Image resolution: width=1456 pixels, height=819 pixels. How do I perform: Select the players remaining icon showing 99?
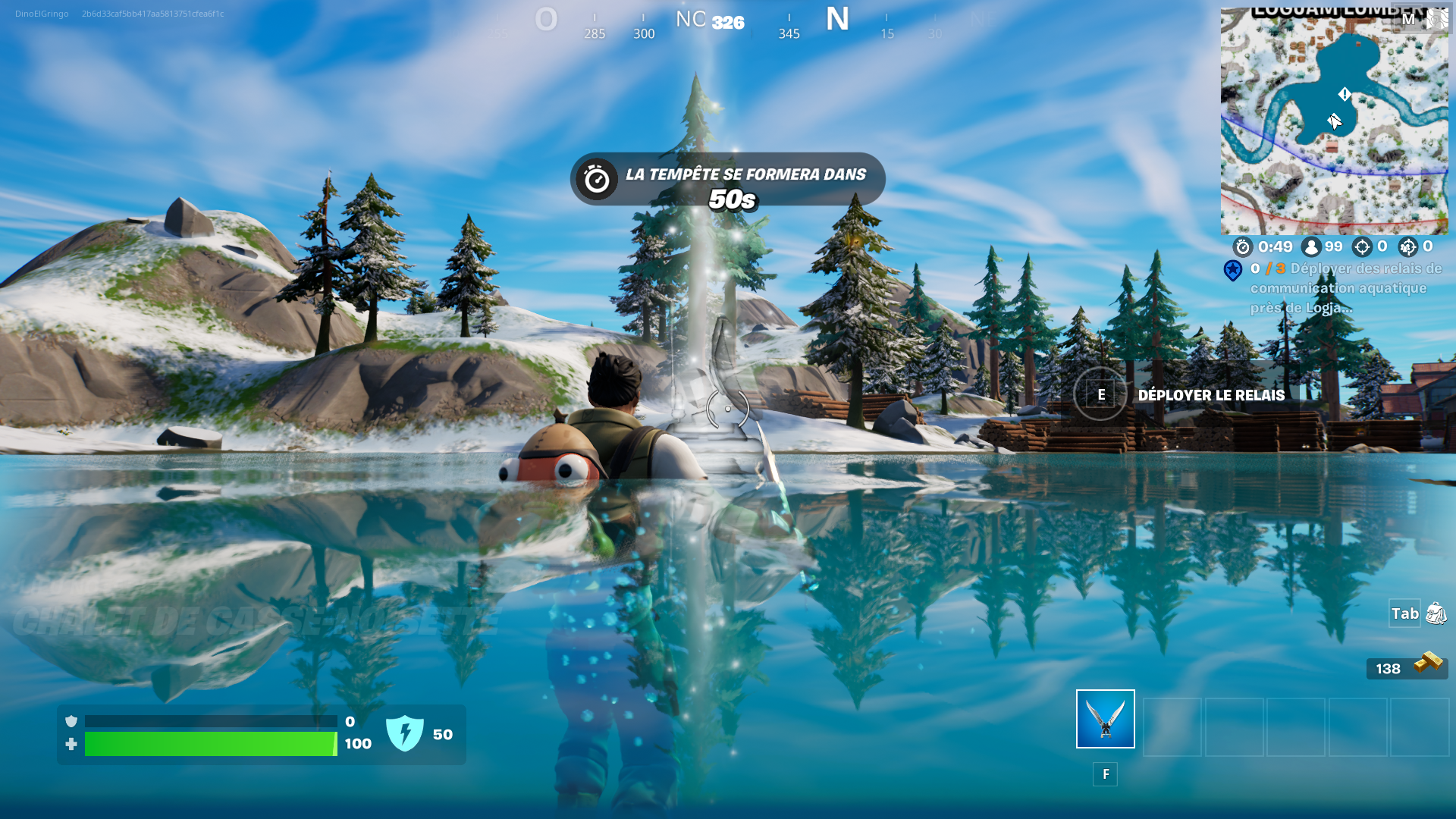(x=1310, y=246)
